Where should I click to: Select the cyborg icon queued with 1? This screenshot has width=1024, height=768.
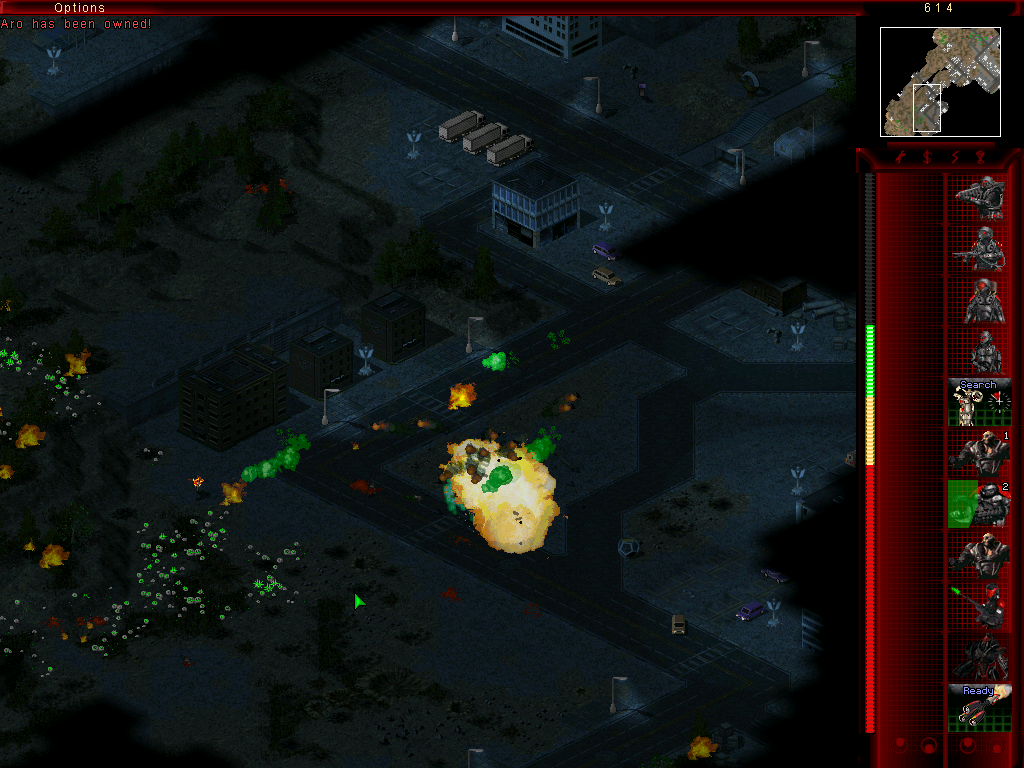pyautogui.click(x=979, y=452)
